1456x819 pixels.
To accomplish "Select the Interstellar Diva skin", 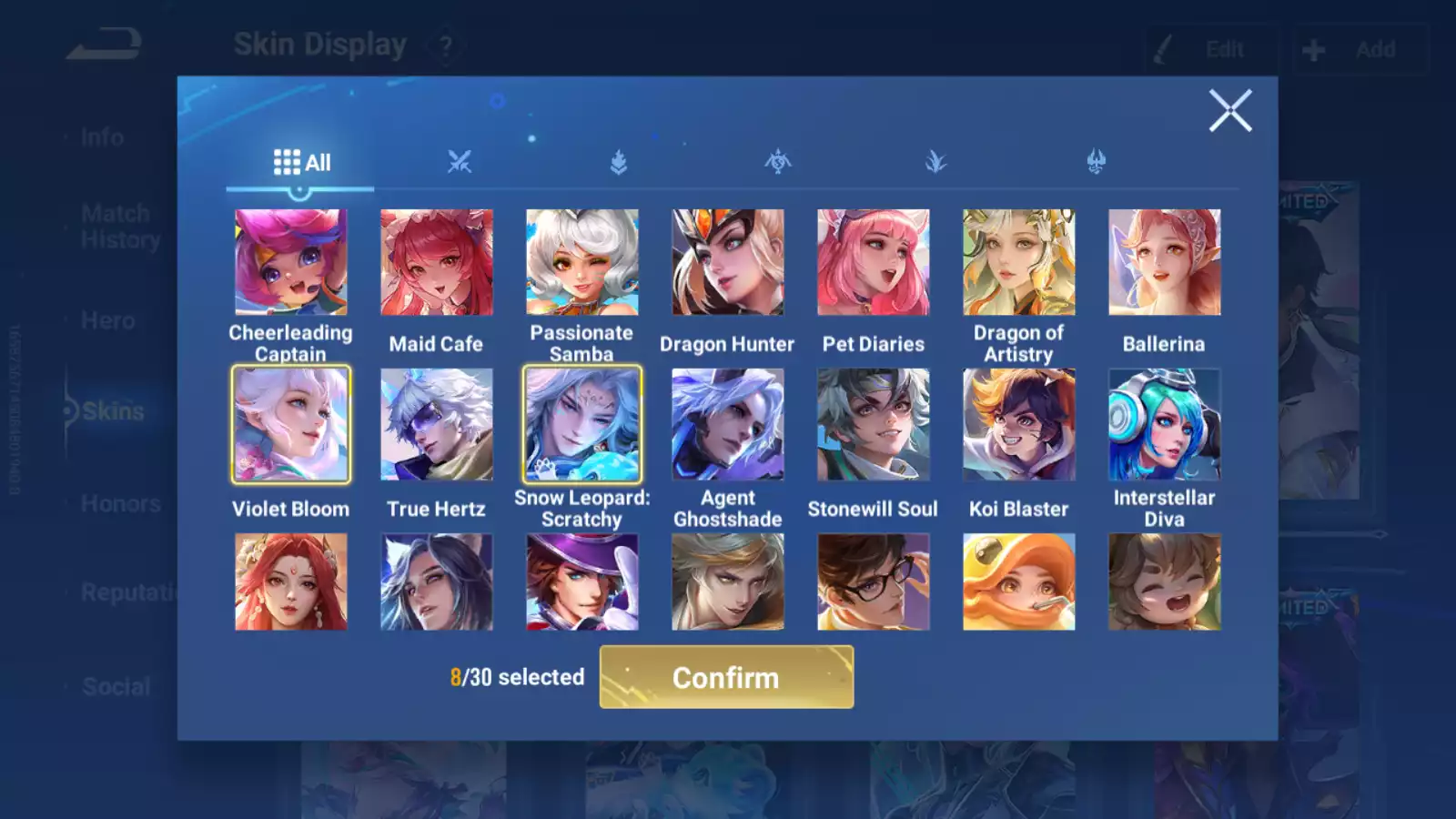I will tap(1164, 424).
